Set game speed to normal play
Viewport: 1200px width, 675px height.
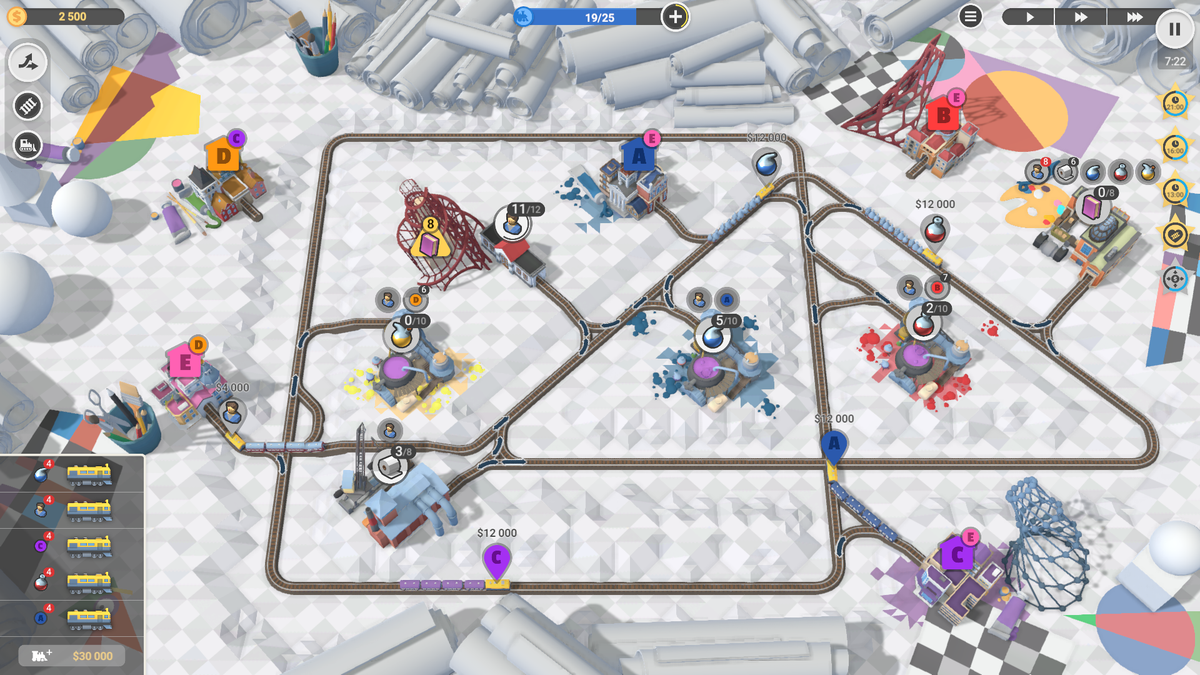1027,17
